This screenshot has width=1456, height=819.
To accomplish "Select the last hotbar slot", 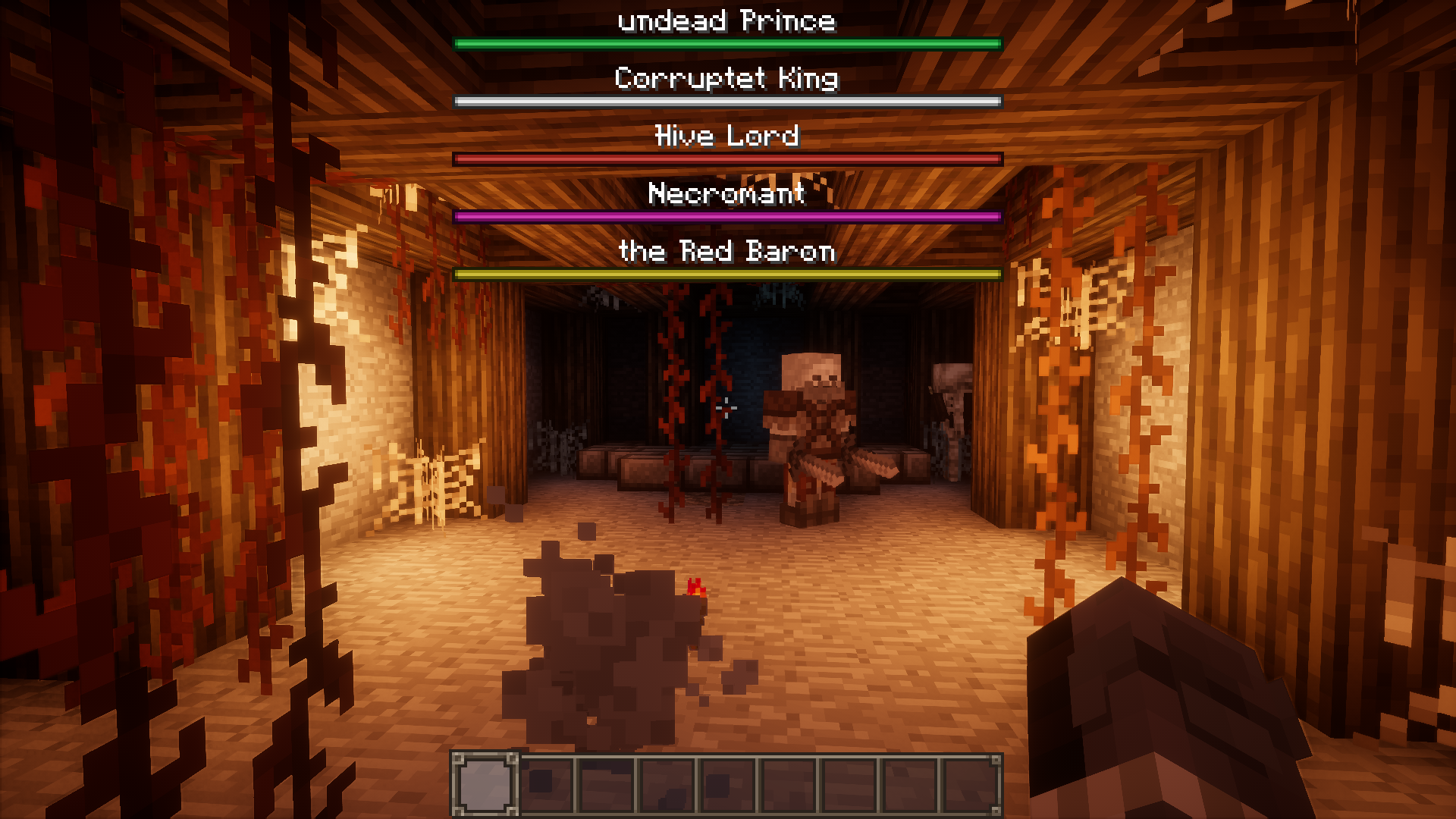I will 971,783.
